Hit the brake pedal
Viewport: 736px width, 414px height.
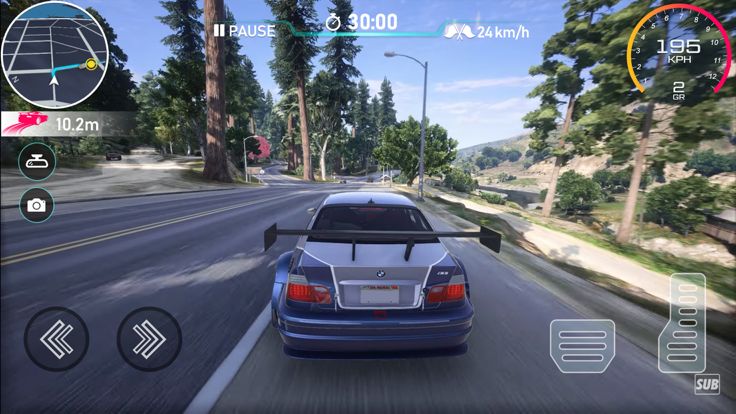click(x=582, y=345)
